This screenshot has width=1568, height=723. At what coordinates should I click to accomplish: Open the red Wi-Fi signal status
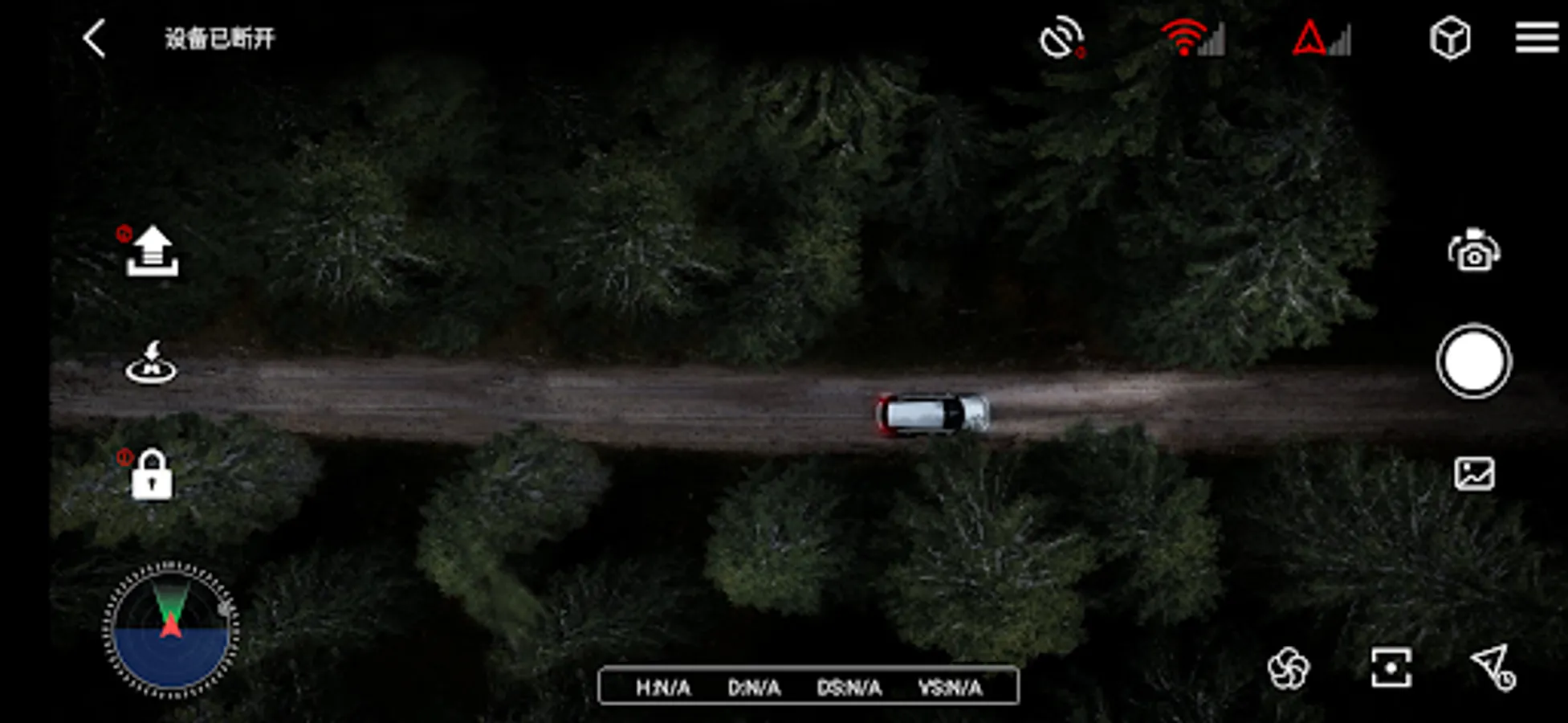pyautogui.click(x=1192, y=38)
